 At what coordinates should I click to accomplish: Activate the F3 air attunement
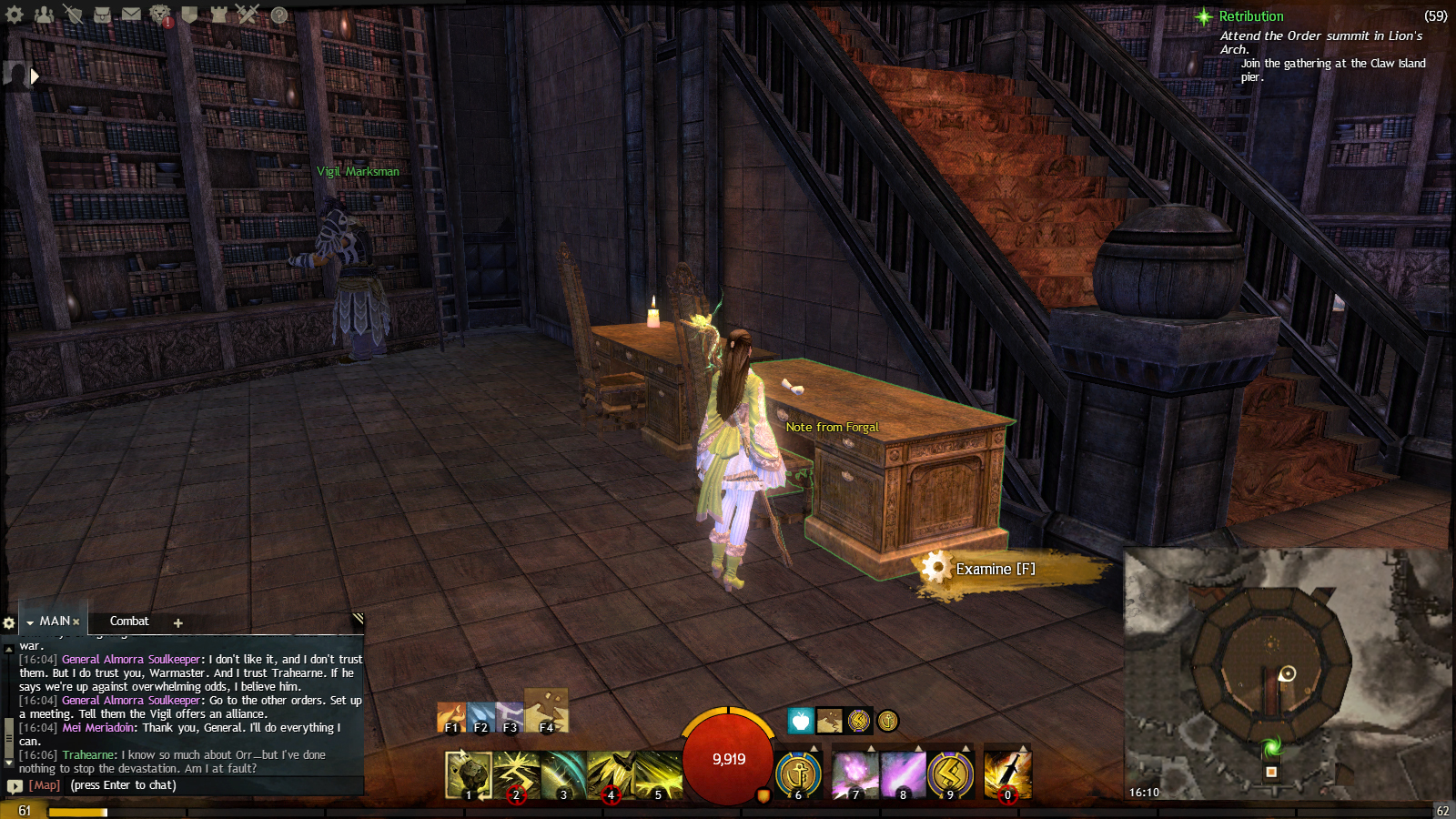[x=510, y=718]
